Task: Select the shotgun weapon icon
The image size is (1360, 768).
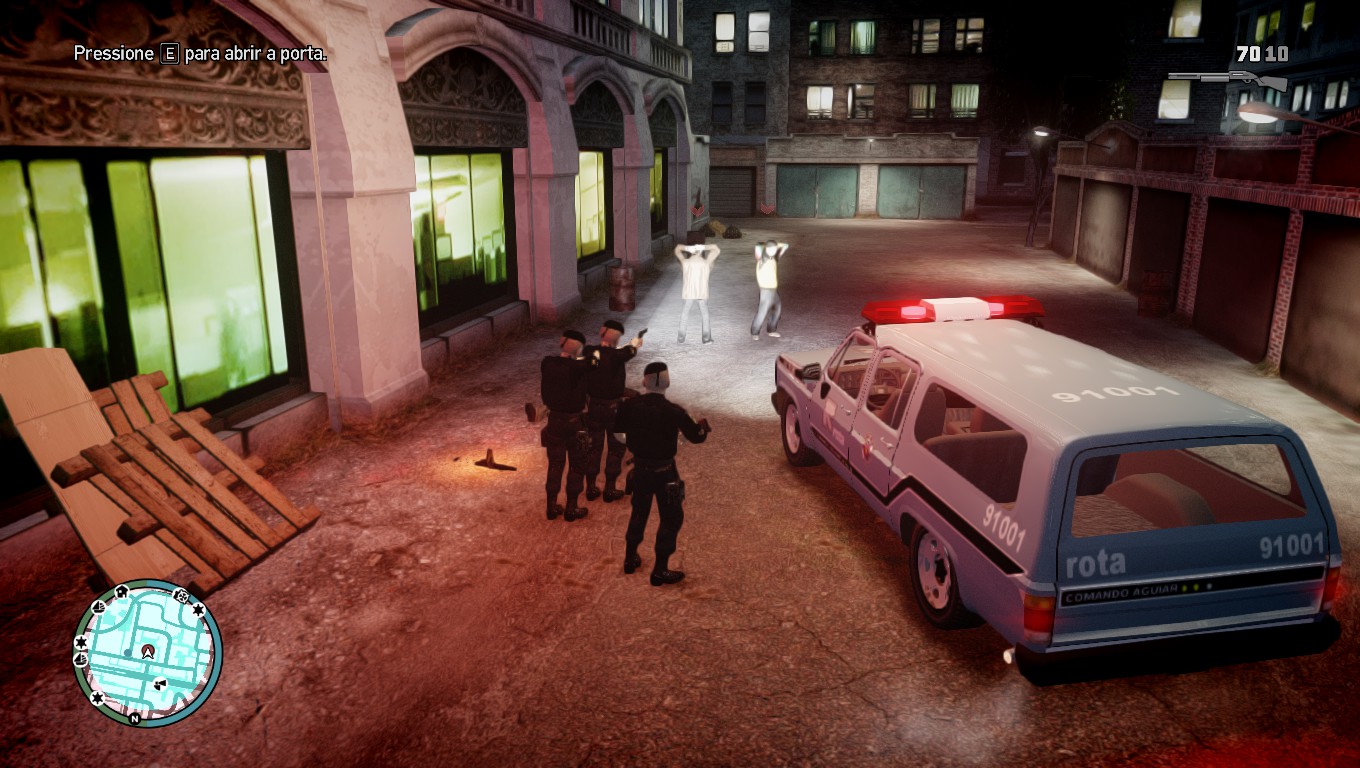Action: click(x=1228, y=79)
